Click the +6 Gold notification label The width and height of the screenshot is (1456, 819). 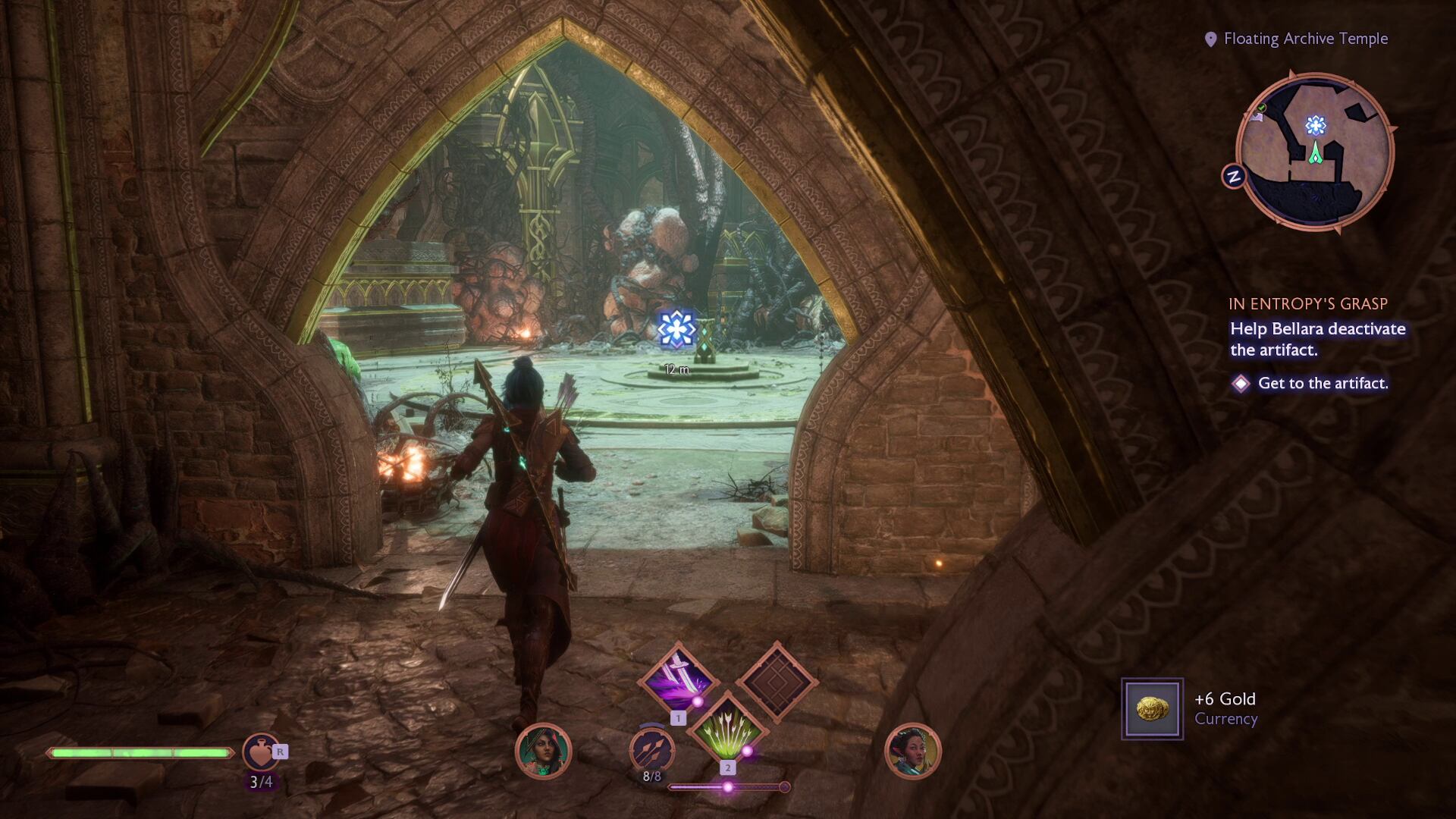[1228, 699]
